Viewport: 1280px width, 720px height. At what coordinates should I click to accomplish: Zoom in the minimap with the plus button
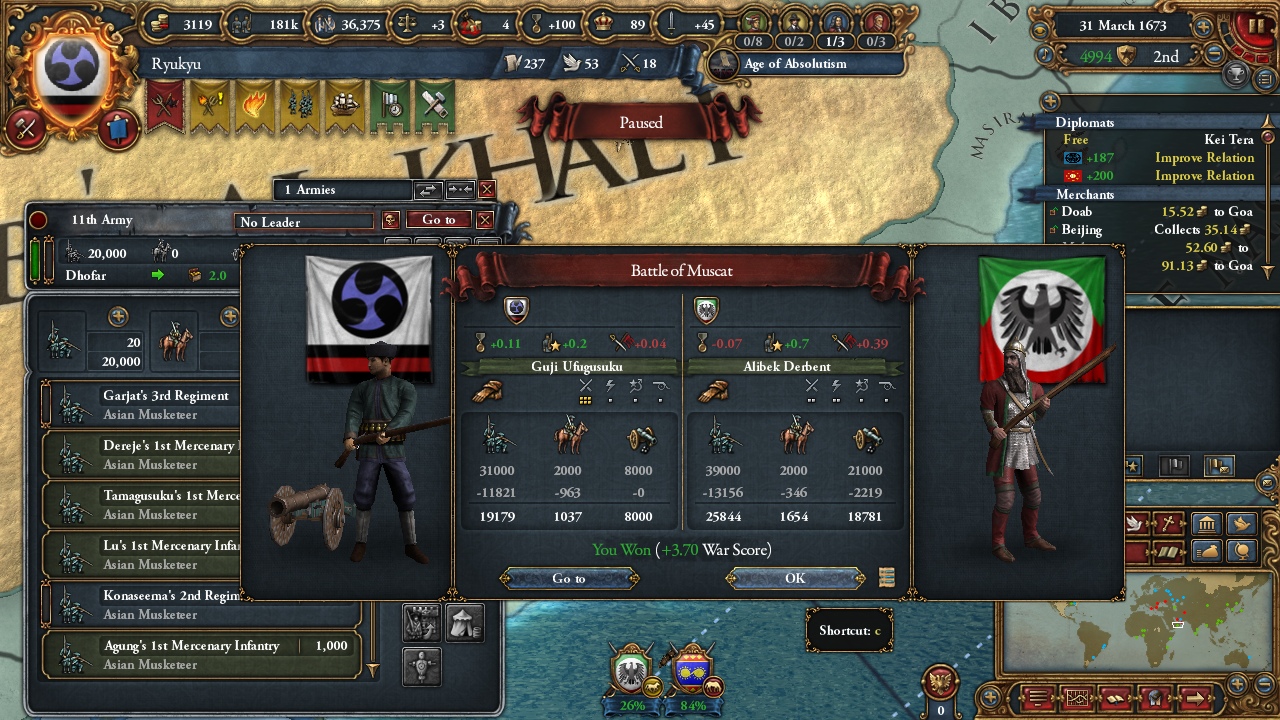(x=1238, y=683)
